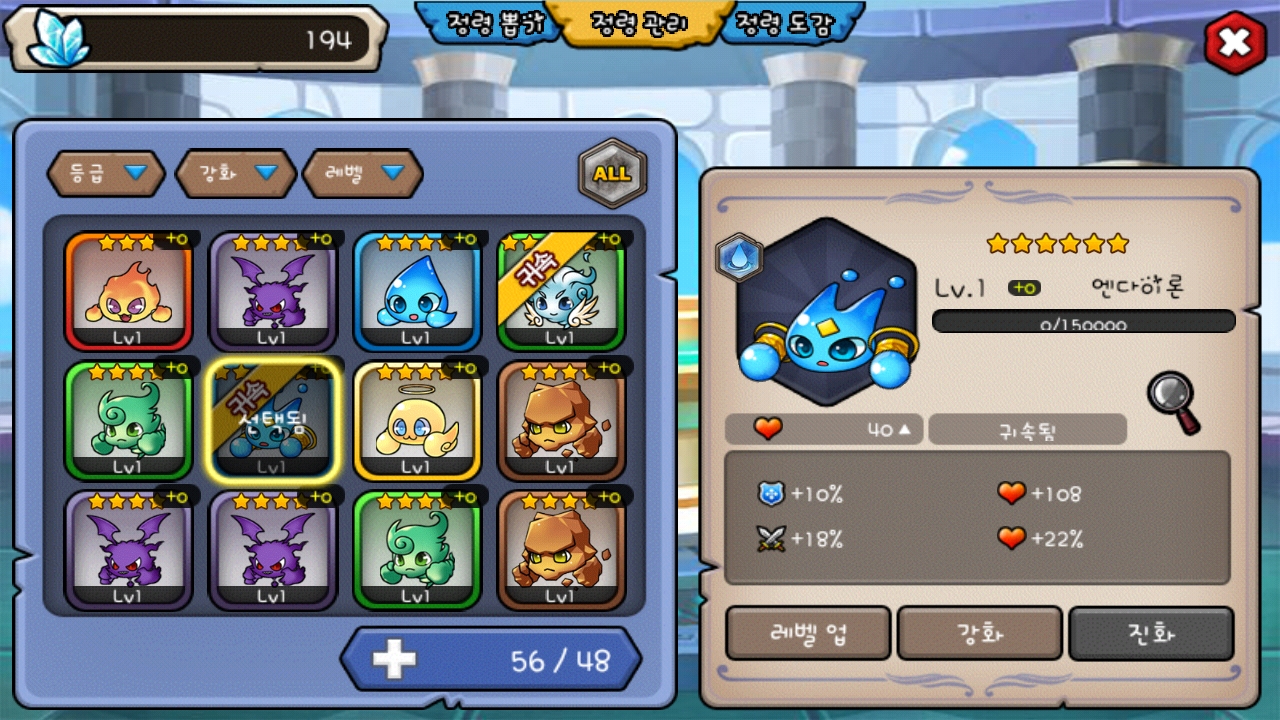Open the 정령 도감 tab

pyautogui.click(x=784, y=23)
